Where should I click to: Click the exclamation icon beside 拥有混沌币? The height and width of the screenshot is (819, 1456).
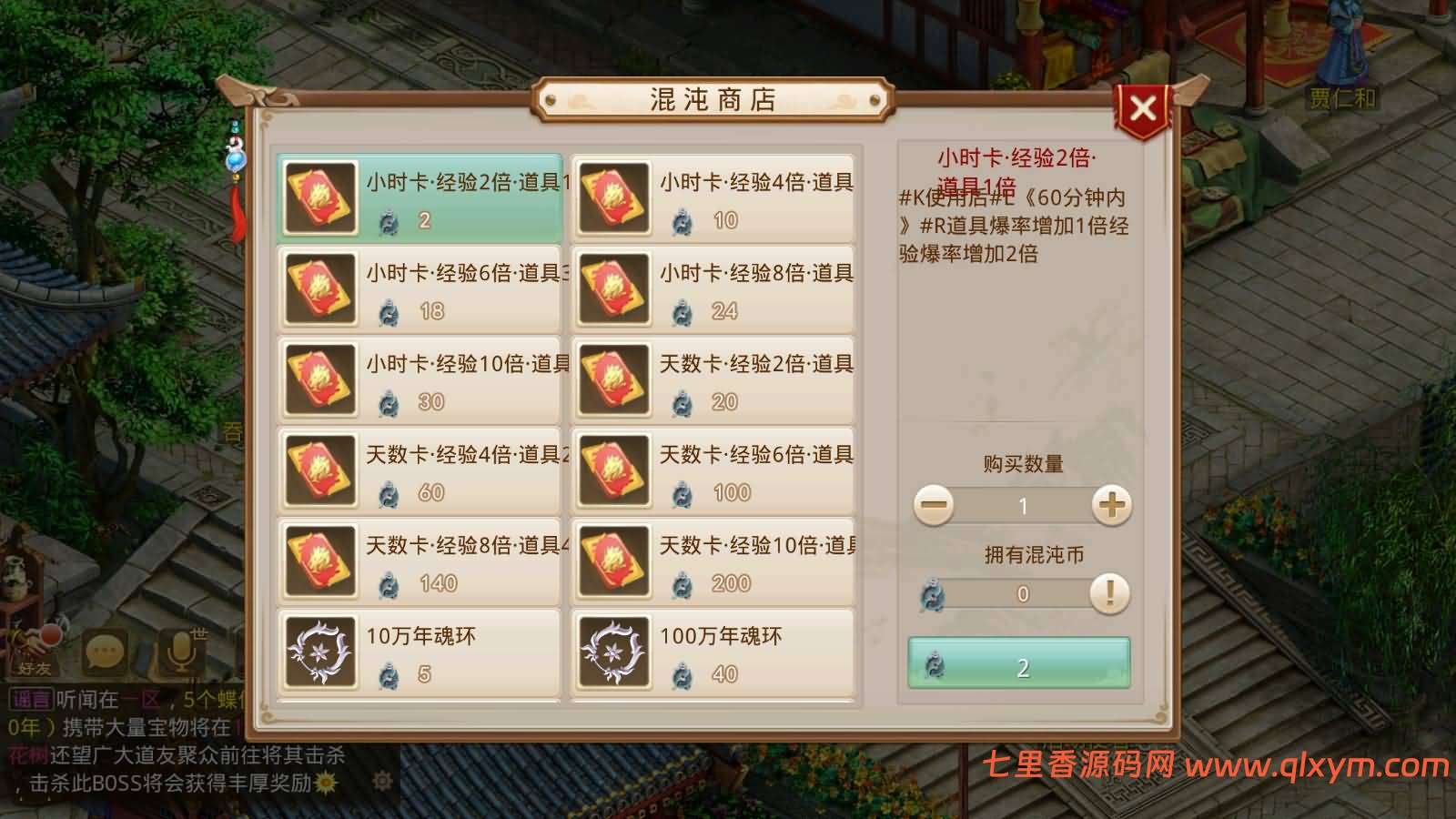(x=1108, y=594)
